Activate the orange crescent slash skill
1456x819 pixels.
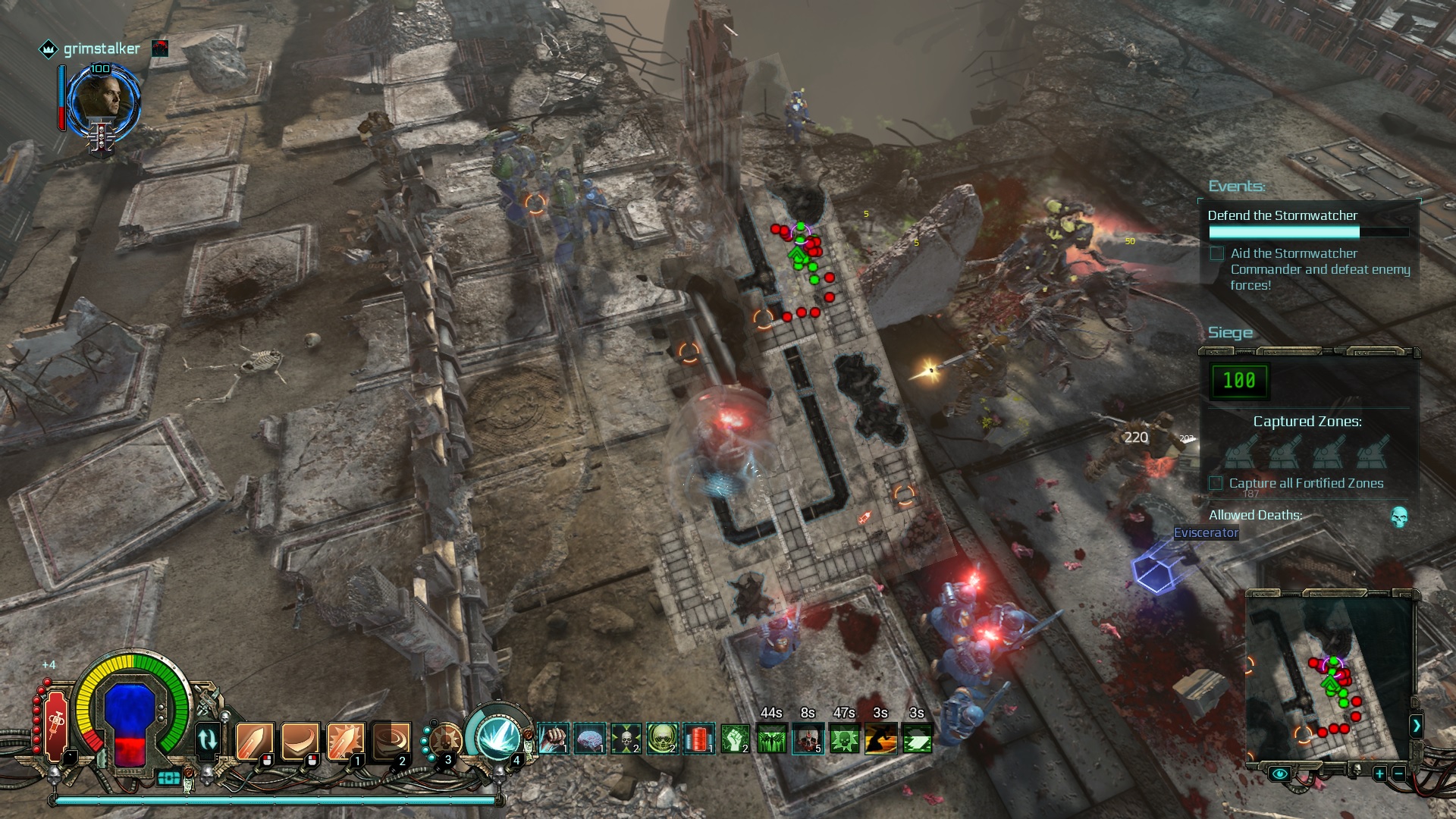coord(300,740)
